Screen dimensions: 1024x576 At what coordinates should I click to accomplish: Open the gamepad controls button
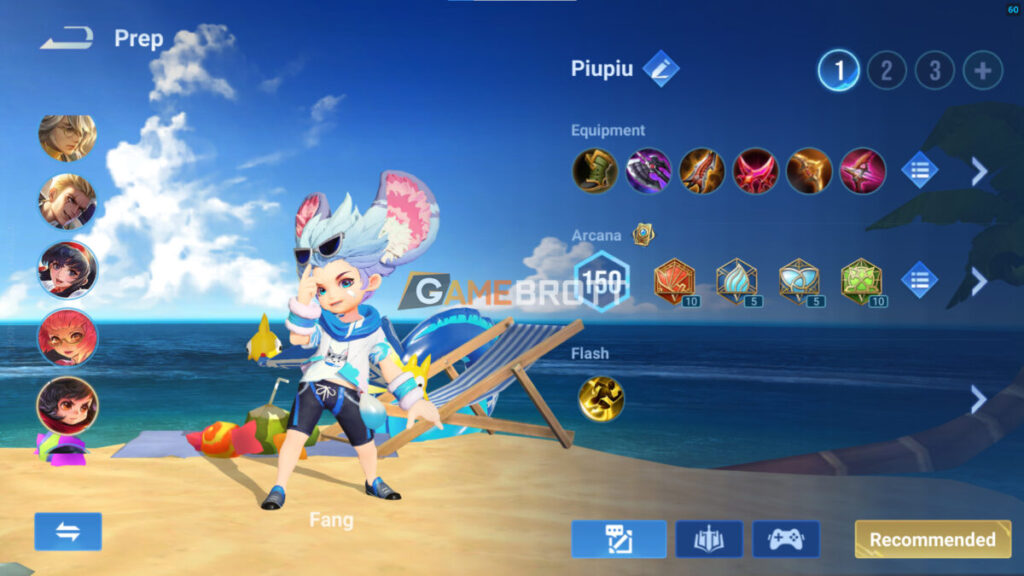[x=786, y=539]
